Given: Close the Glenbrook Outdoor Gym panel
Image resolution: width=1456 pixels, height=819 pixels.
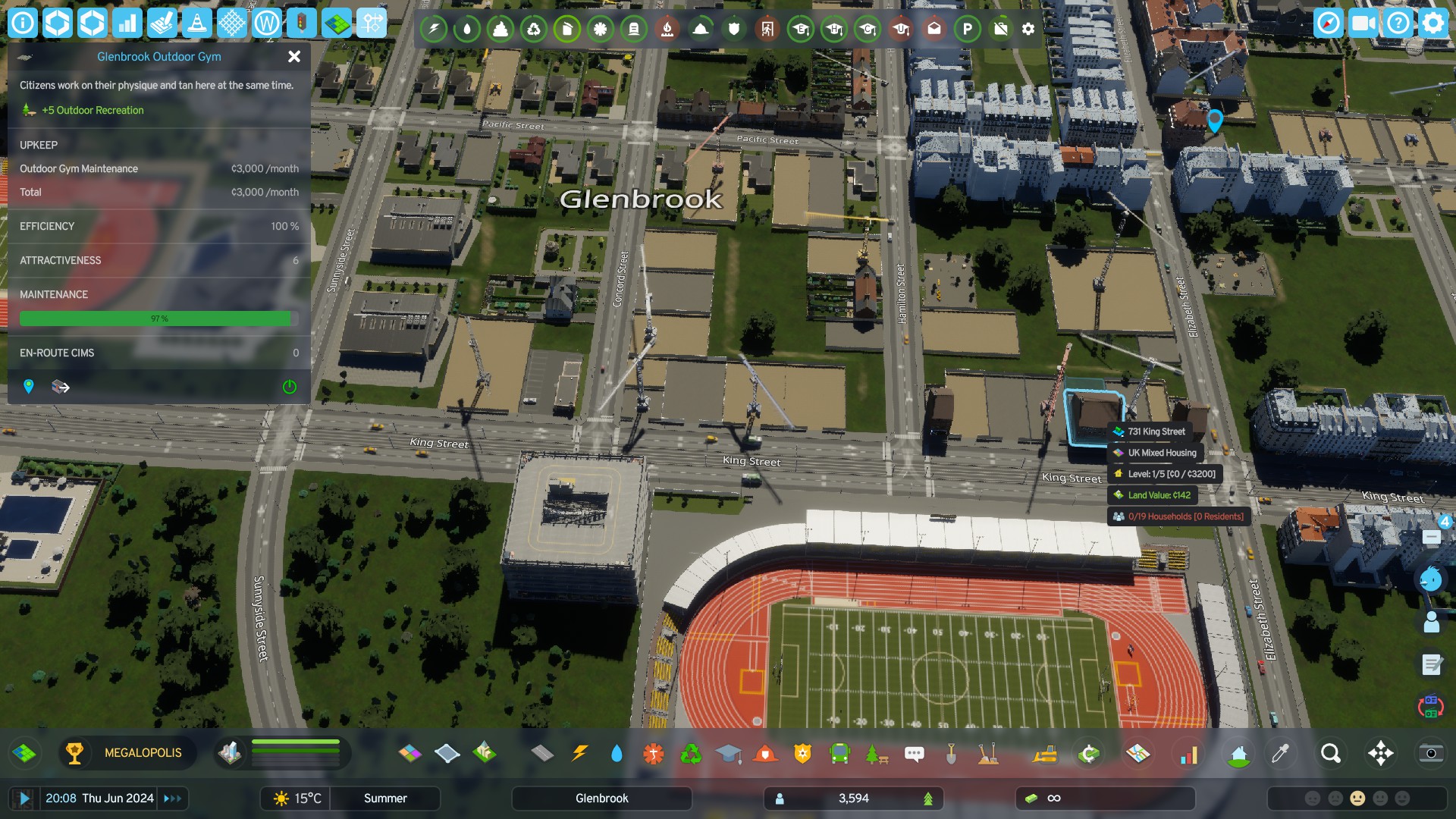Looking at the screenshot, I should [294, 56].
